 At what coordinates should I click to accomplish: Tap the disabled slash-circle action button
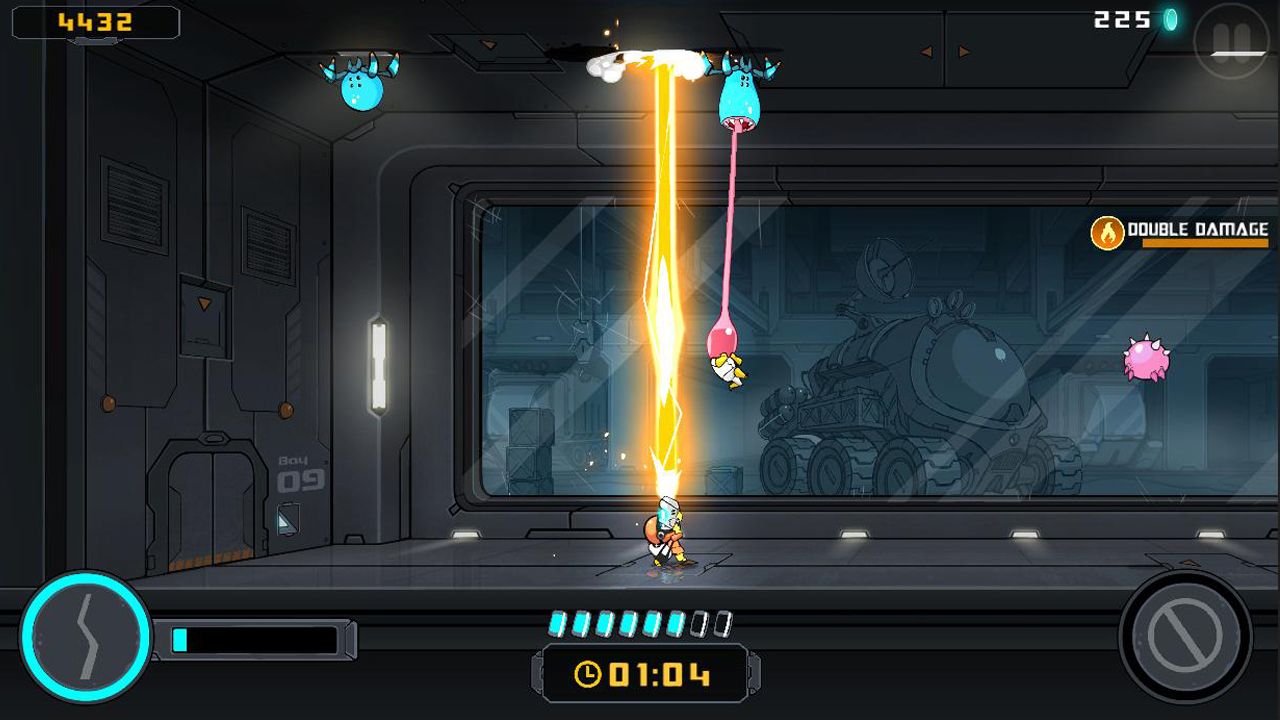coord(1186,637)
